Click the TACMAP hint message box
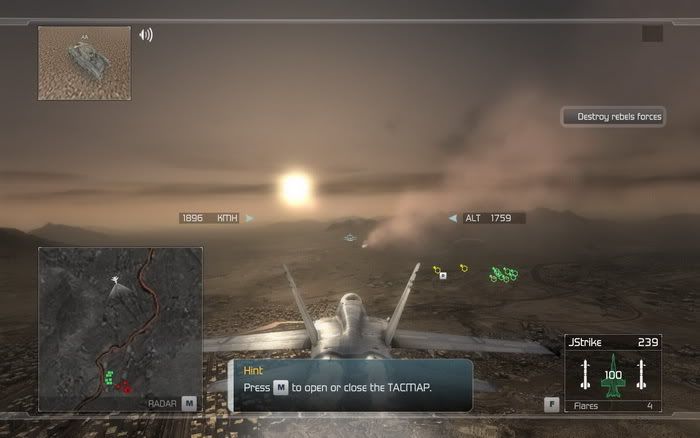Screen dimensions: 700x438 click(x=351, y=385)
